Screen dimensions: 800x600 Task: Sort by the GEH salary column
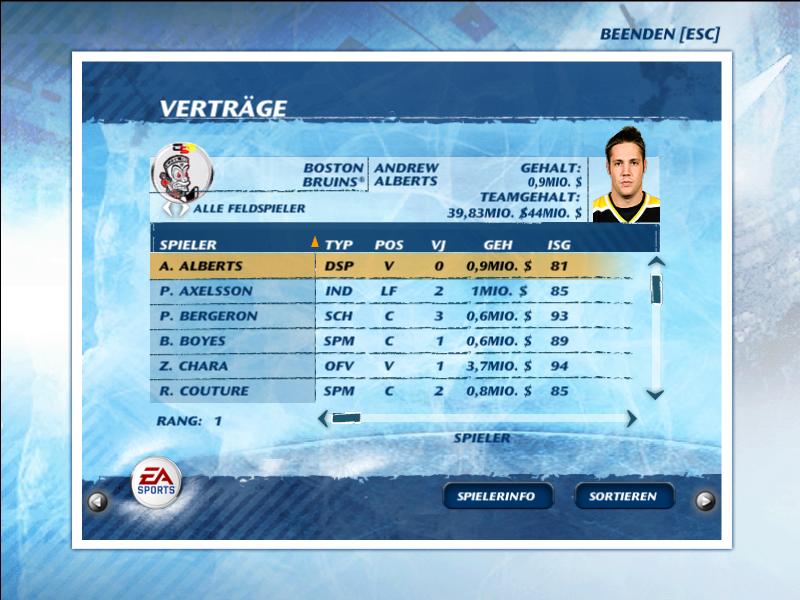tap(498, 244)
